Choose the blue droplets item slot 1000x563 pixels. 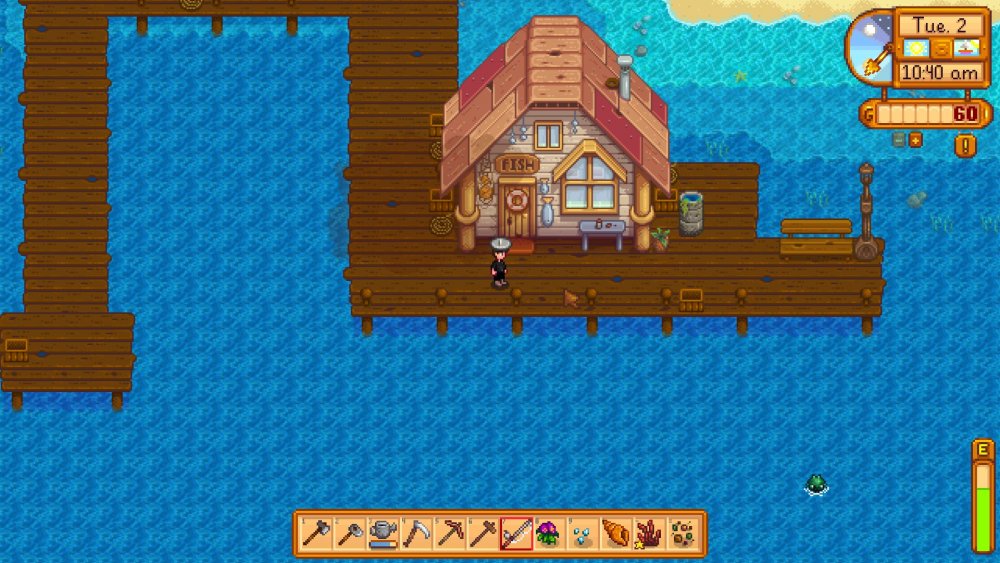[x=583, y=534]
